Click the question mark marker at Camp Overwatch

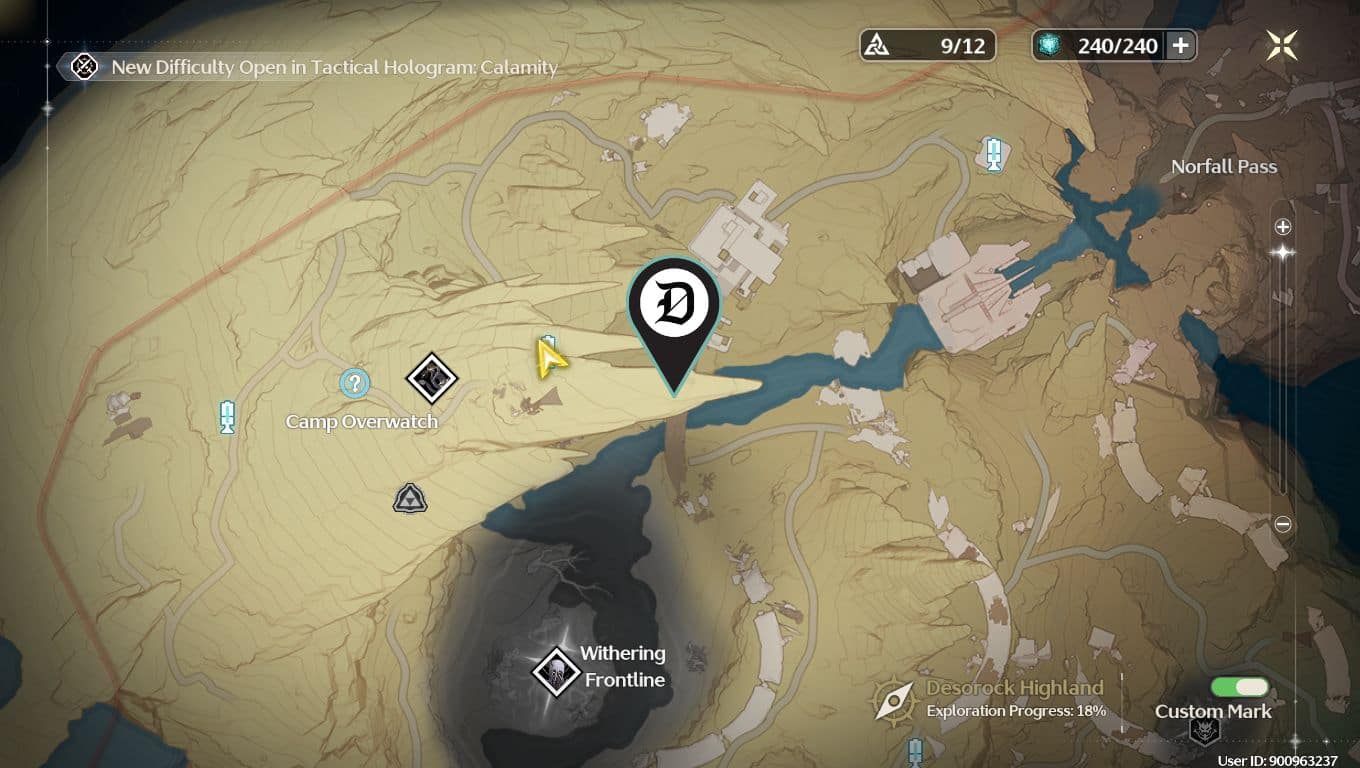pos(353,383)
